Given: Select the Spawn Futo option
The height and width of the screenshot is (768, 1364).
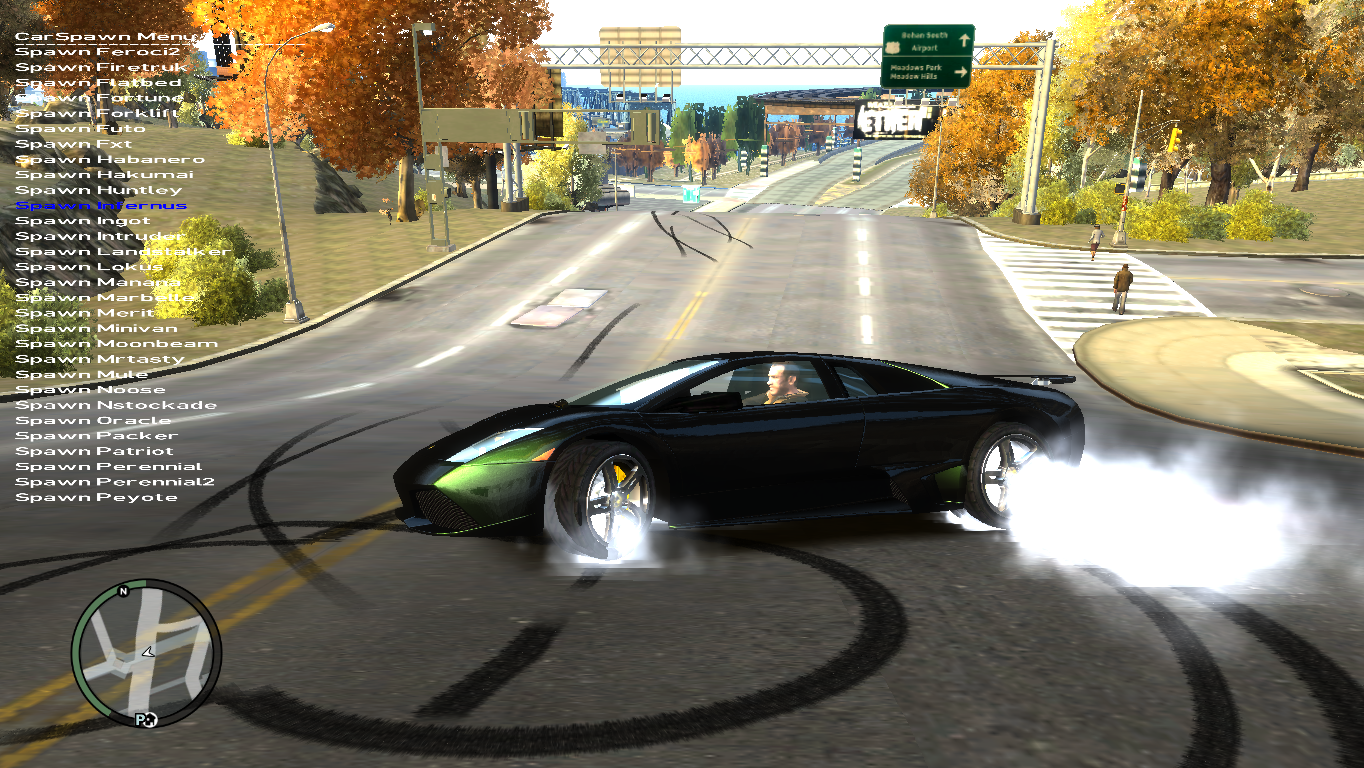Looking at the screenshot, I should click(80, 129).
